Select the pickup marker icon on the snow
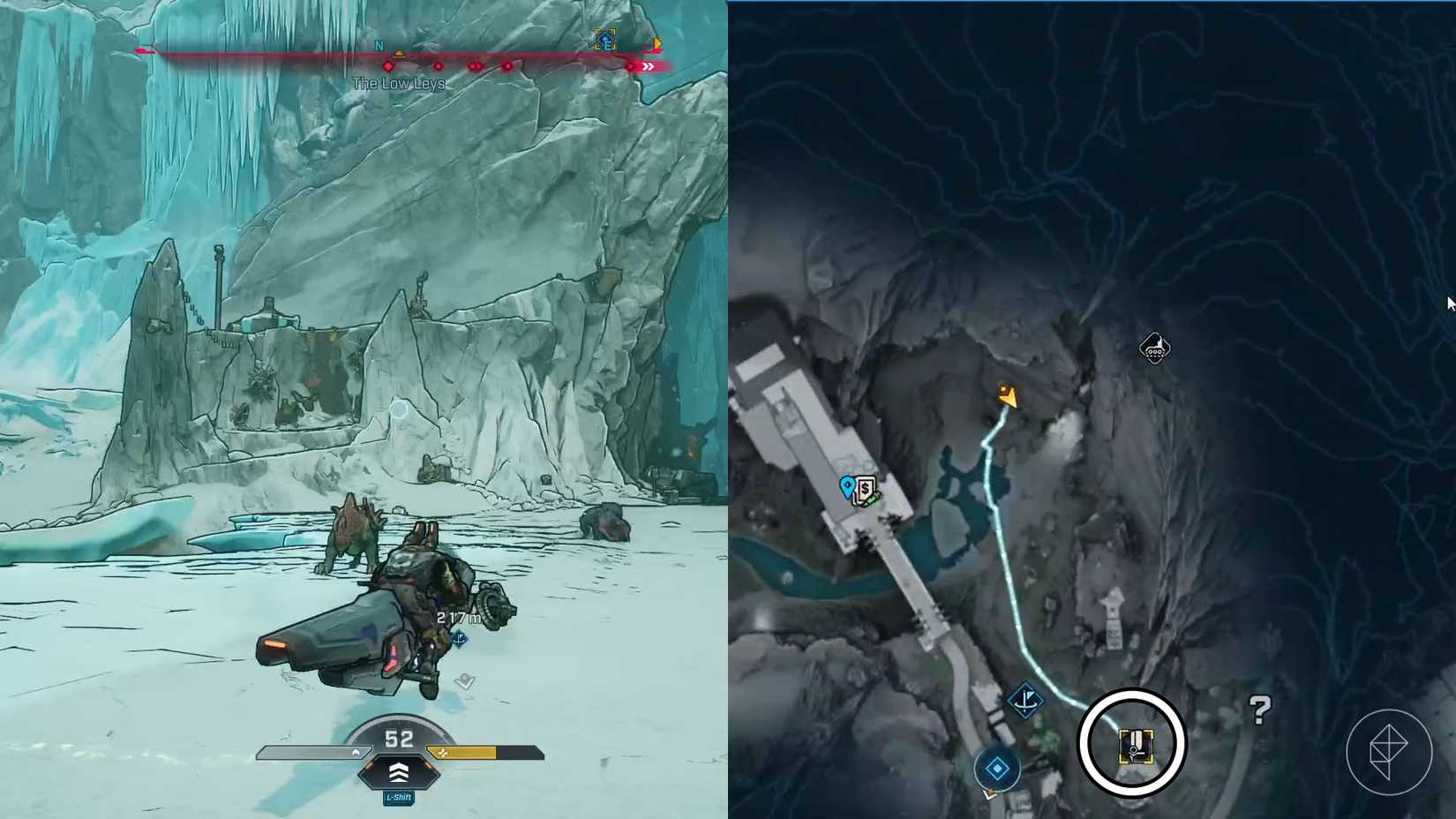1456x819 pixels. coord(464,681)
